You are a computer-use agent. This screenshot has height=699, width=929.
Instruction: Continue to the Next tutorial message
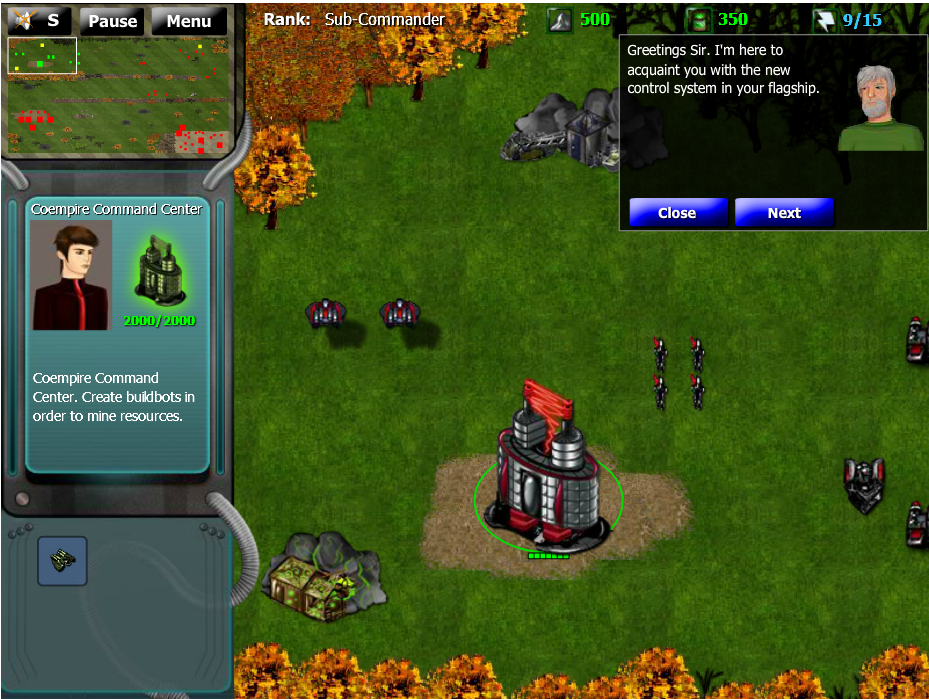point(783,212)
